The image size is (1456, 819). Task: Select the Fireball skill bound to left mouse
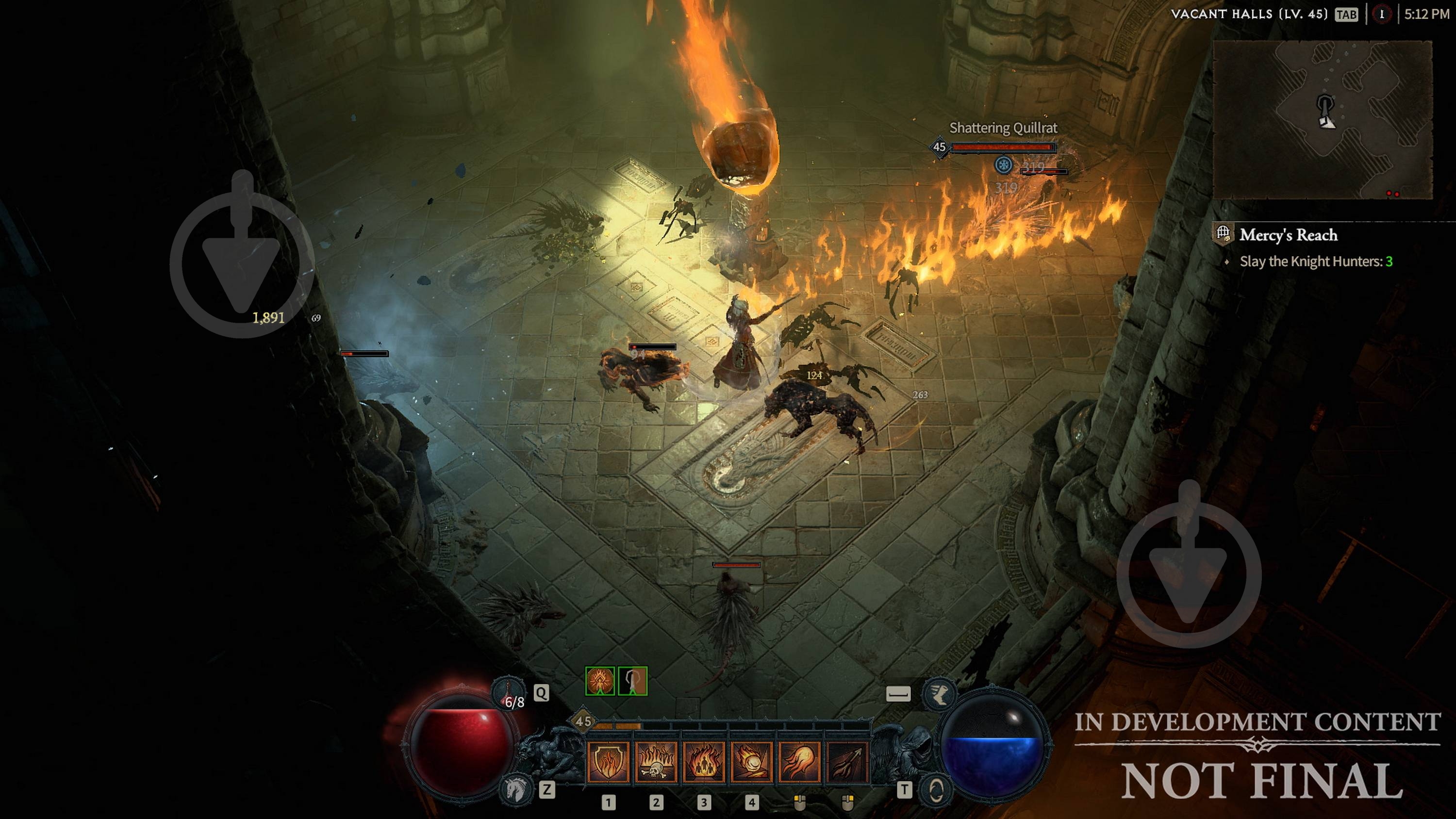(x=799, y=764)
